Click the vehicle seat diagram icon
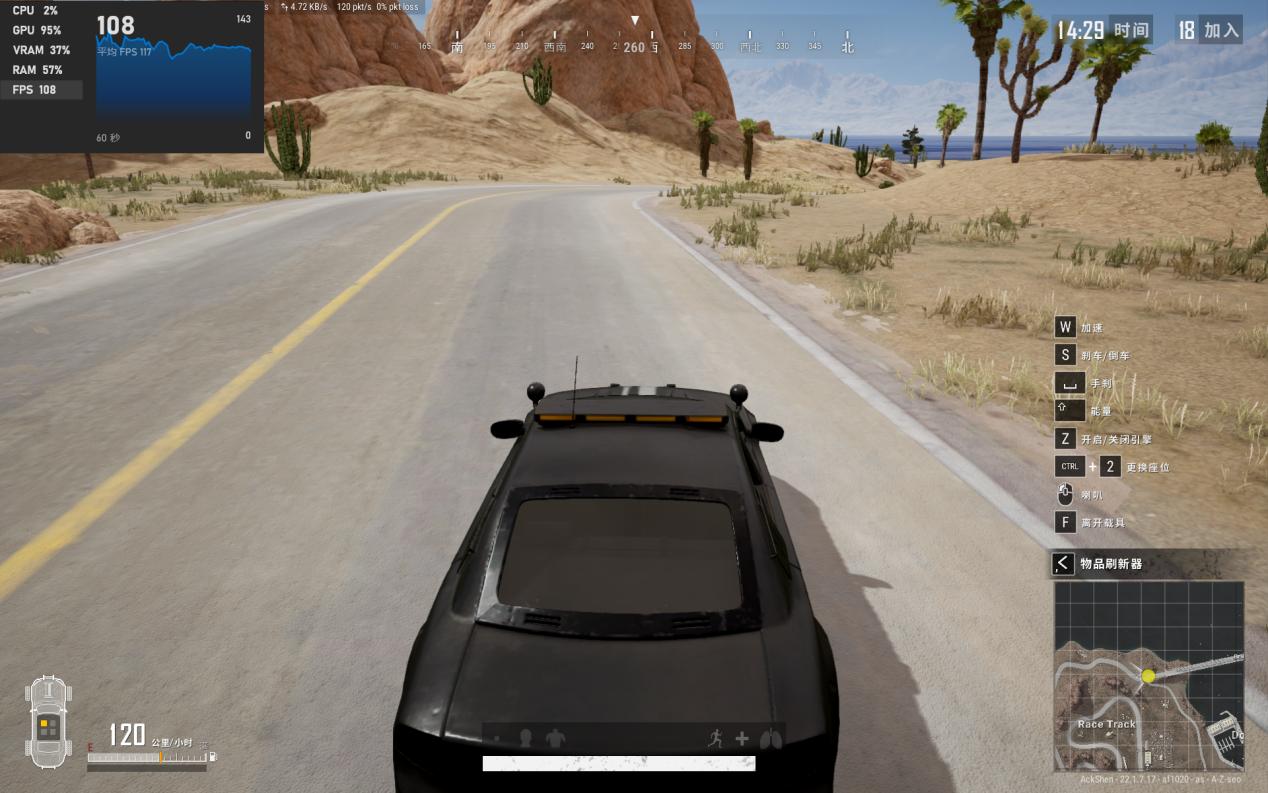 click(48, 722)
